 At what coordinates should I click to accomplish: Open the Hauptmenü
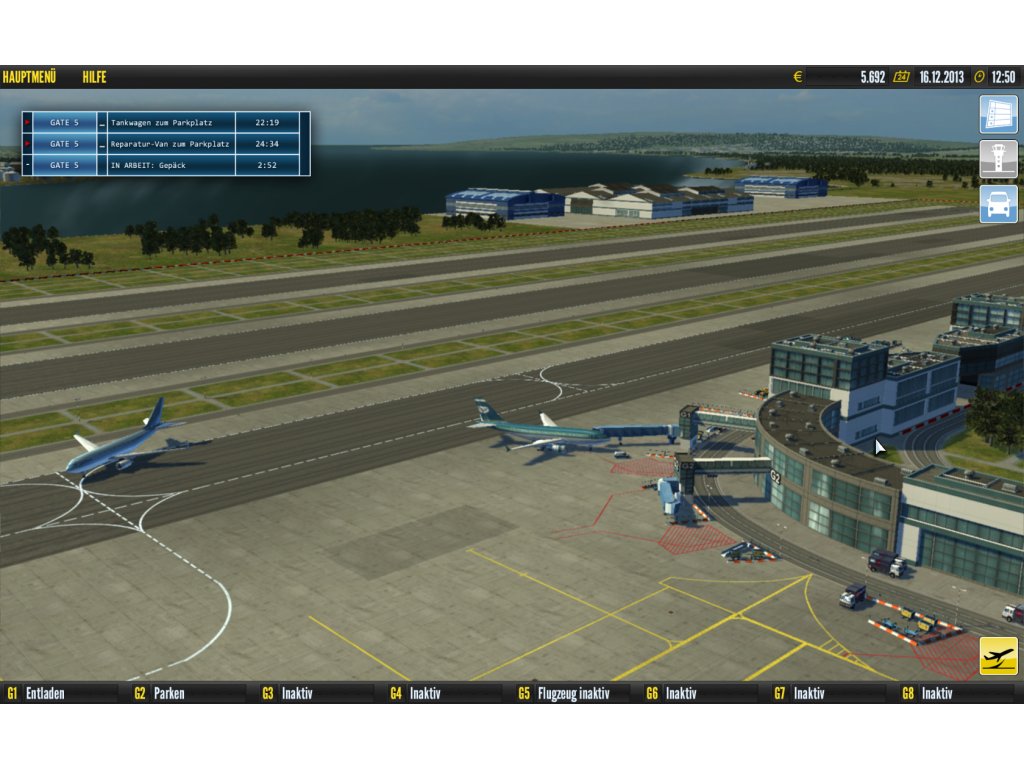click(x=29, y=77)
